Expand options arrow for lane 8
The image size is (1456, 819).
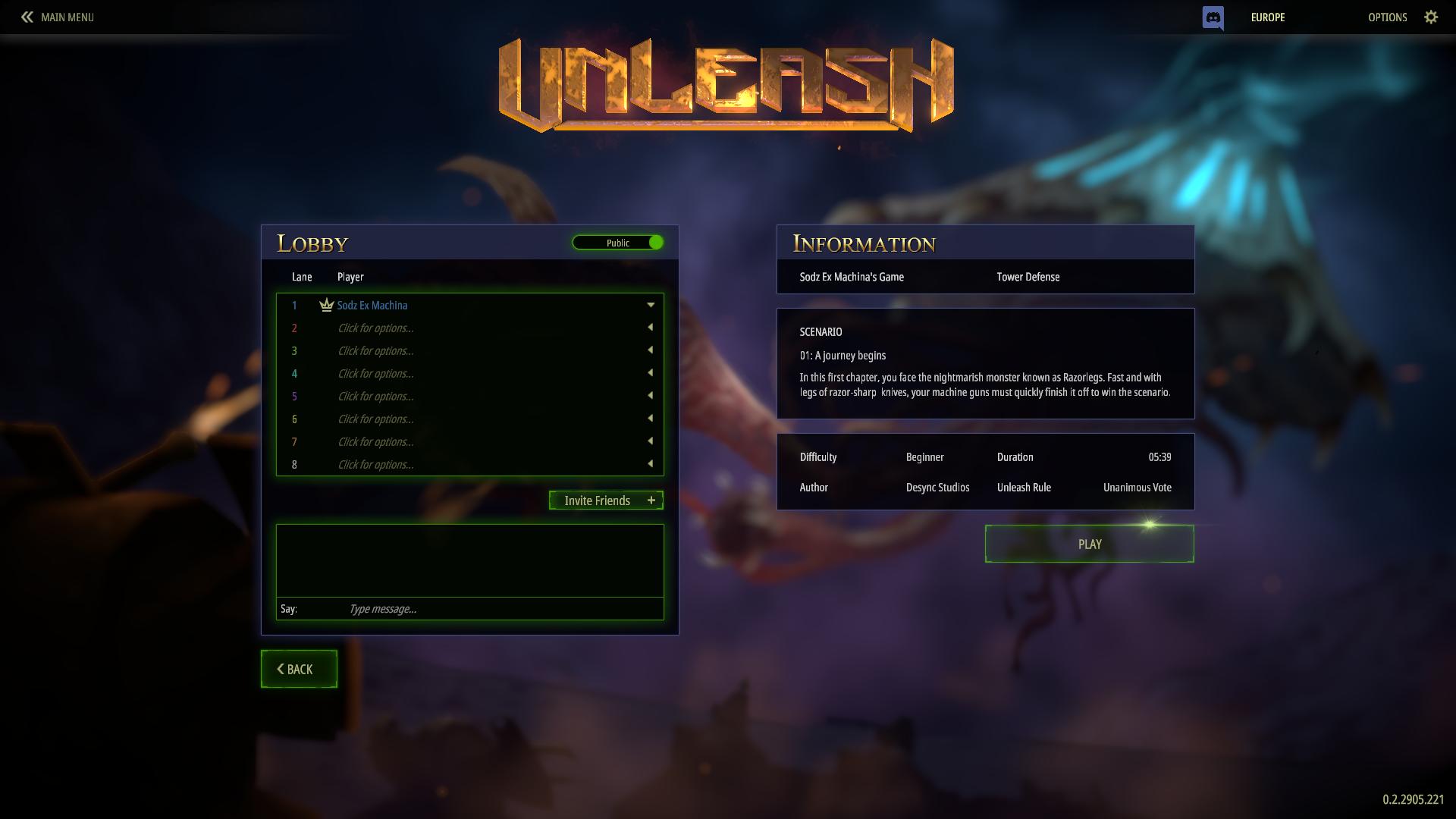(651, 464)
